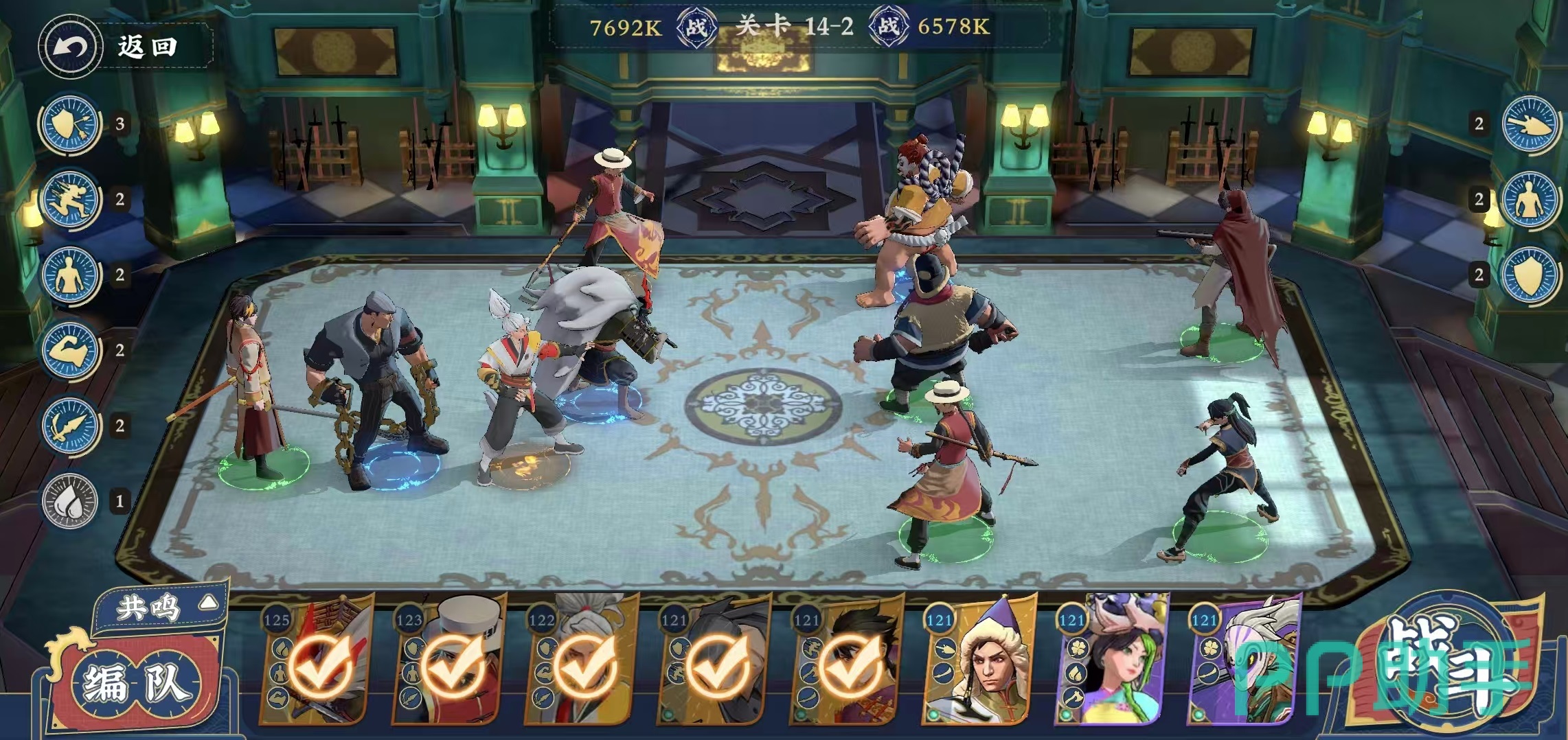
Task: Inspect the flexed arm team bond icon
Action: click(69, 351)
